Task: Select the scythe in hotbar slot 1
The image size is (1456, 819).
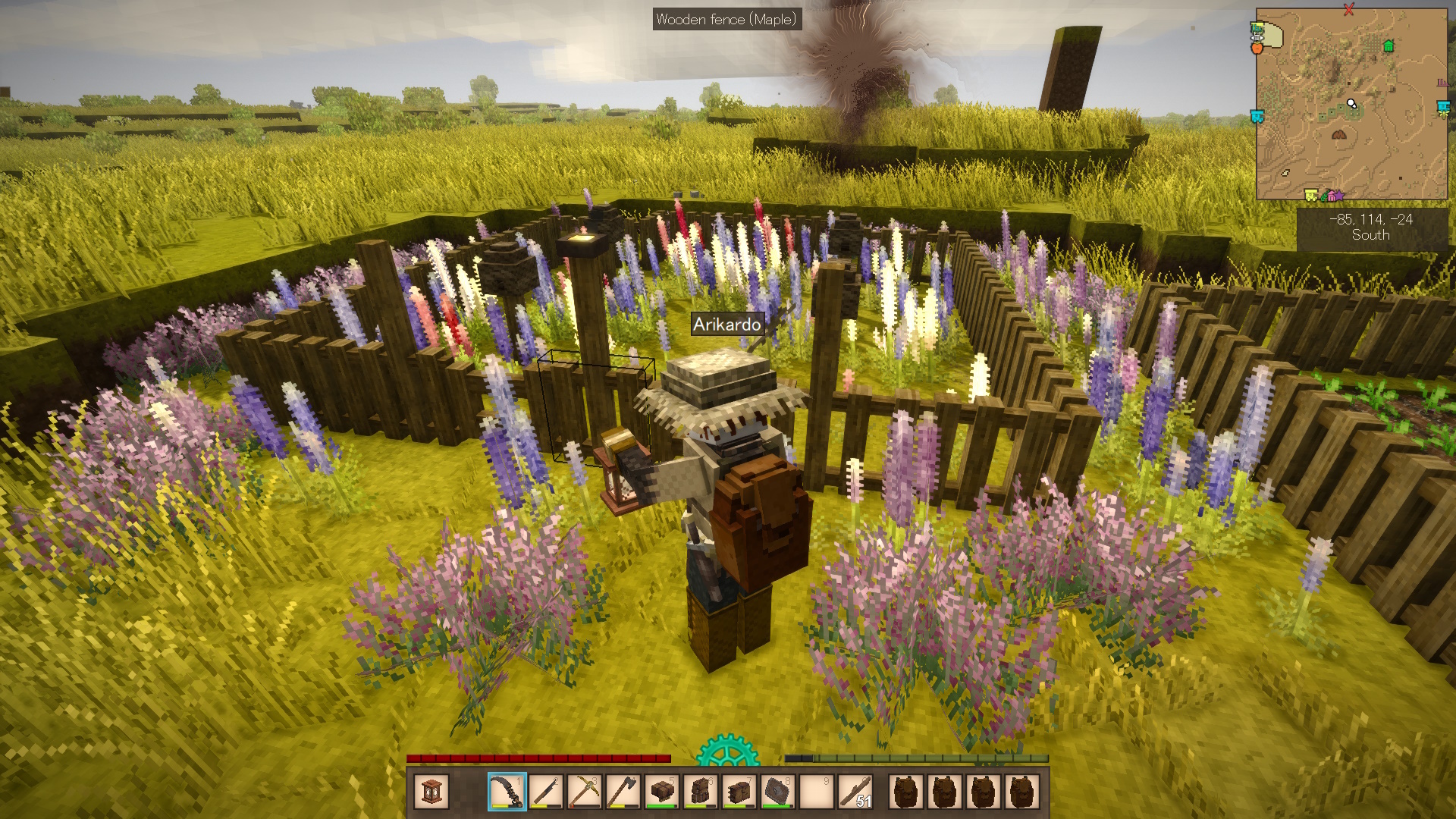Action: (x=507, y=792)
